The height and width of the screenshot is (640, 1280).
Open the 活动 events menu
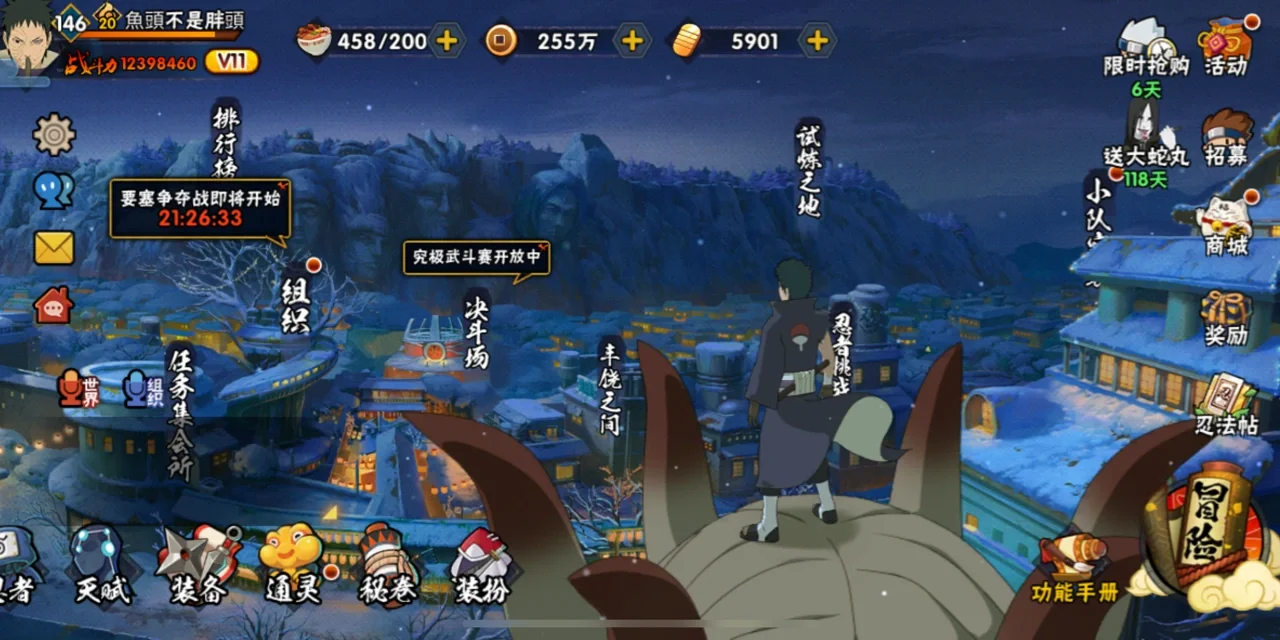coord(1226,45)
